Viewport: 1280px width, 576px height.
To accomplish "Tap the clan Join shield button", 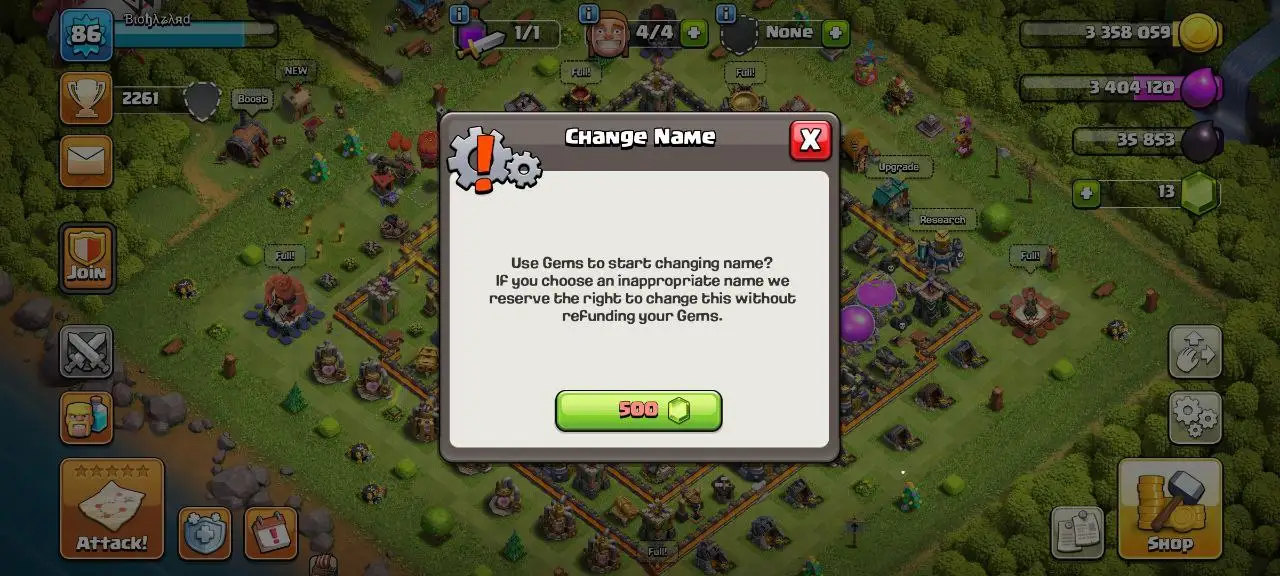I will 87,257.
